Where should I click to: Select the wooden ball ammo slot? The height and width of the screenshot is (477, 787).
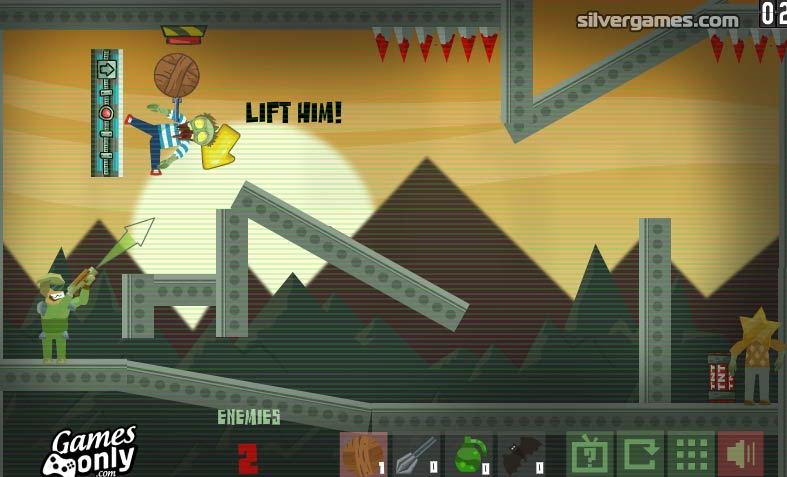click(x=363, y=454)
